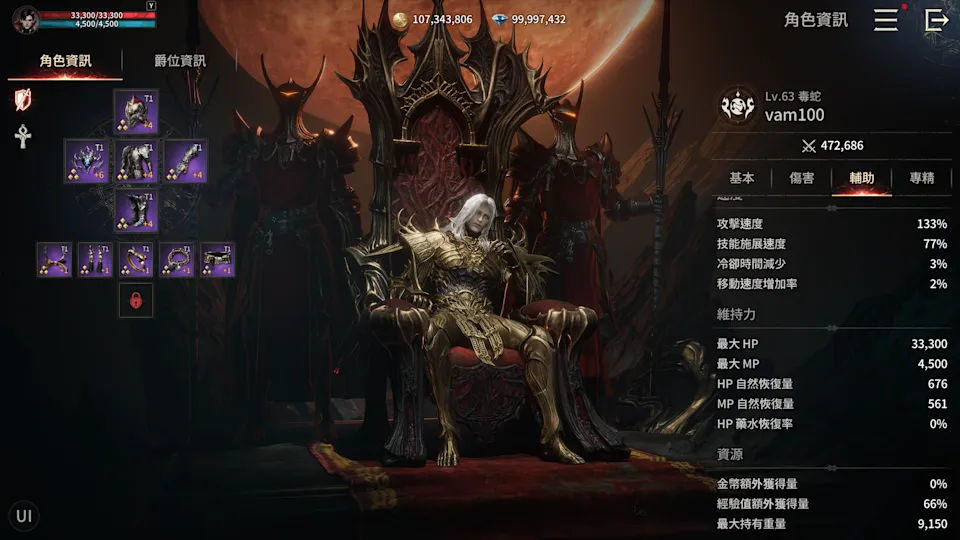Show the 傷害 stats tab
The width and height of the screenshot is (960, 540).
click(802, 178)
